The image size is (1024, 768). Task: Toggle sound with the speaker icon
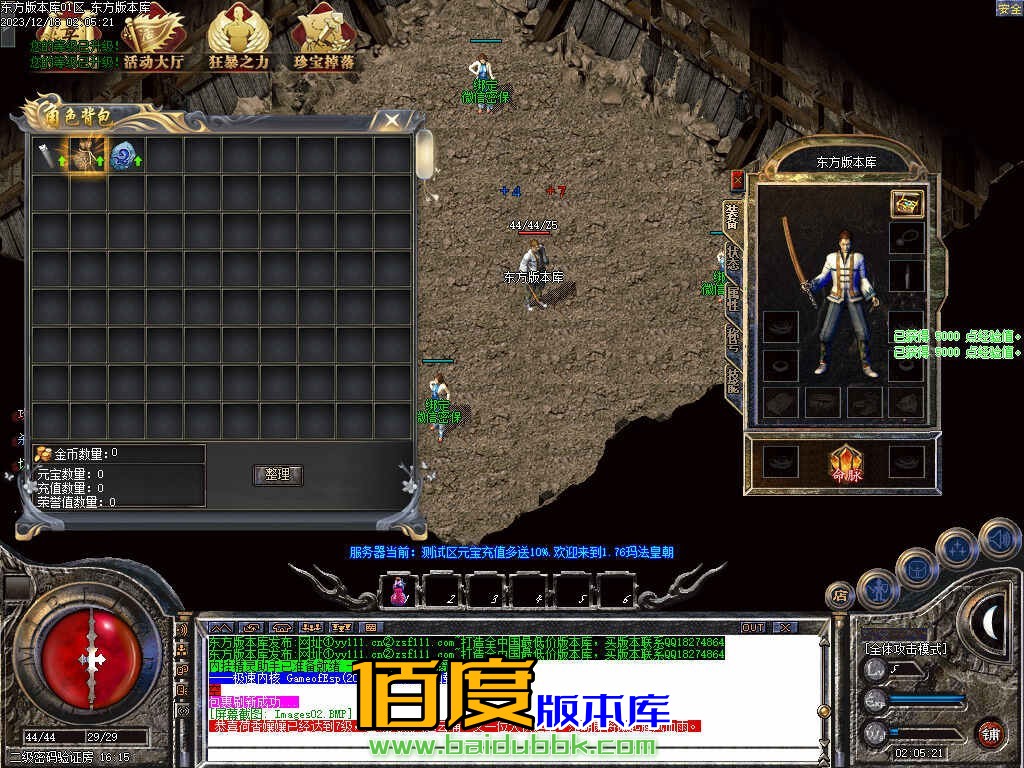(x=999, y=540)
